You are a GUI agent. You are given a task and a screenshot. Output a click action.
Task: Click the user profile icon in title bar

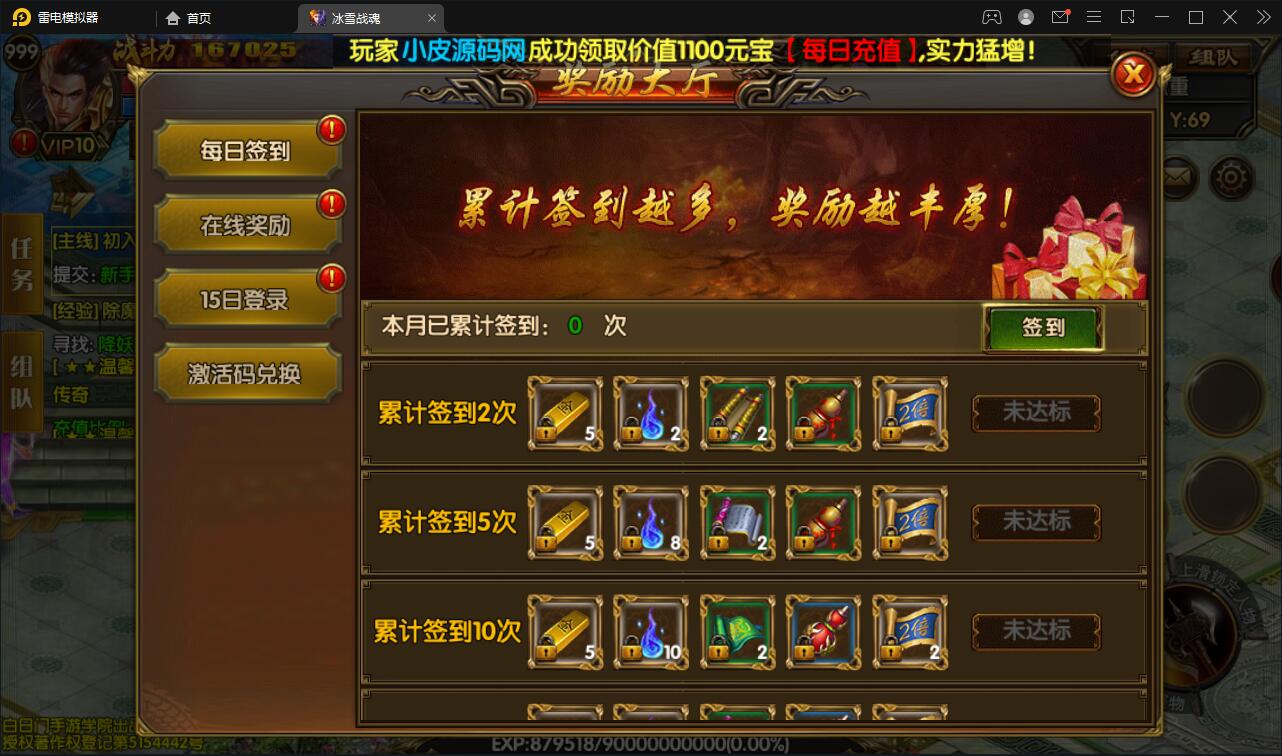pyautogui.click(x=1024, y=17)
